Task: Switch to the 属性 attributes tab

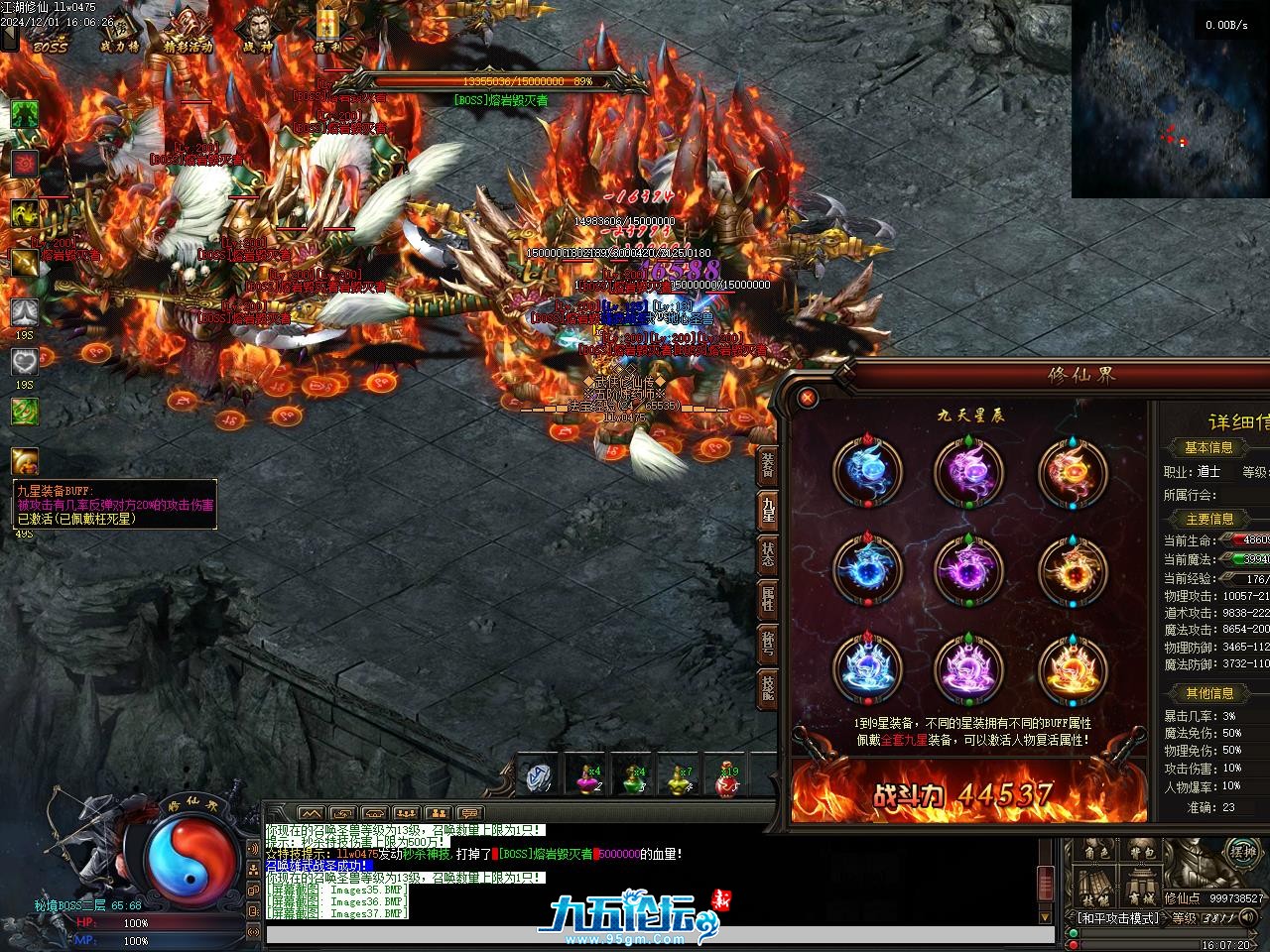Action: [x=768, y=598]
